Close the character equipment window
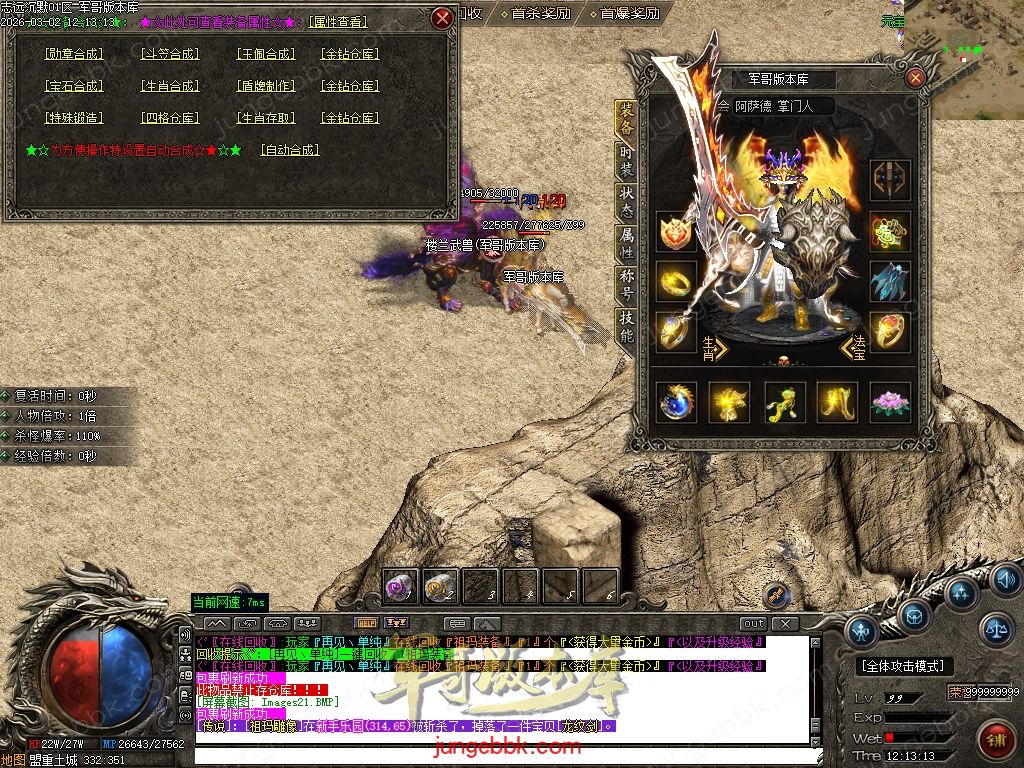 pyautogui.click(x=915, y=78)
